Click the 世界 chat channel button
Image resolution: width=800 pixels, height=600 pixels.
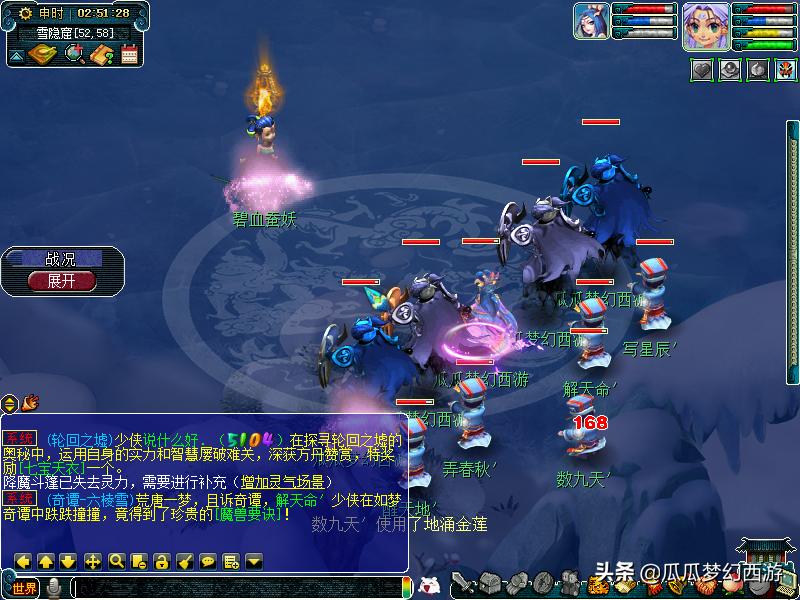24,588
